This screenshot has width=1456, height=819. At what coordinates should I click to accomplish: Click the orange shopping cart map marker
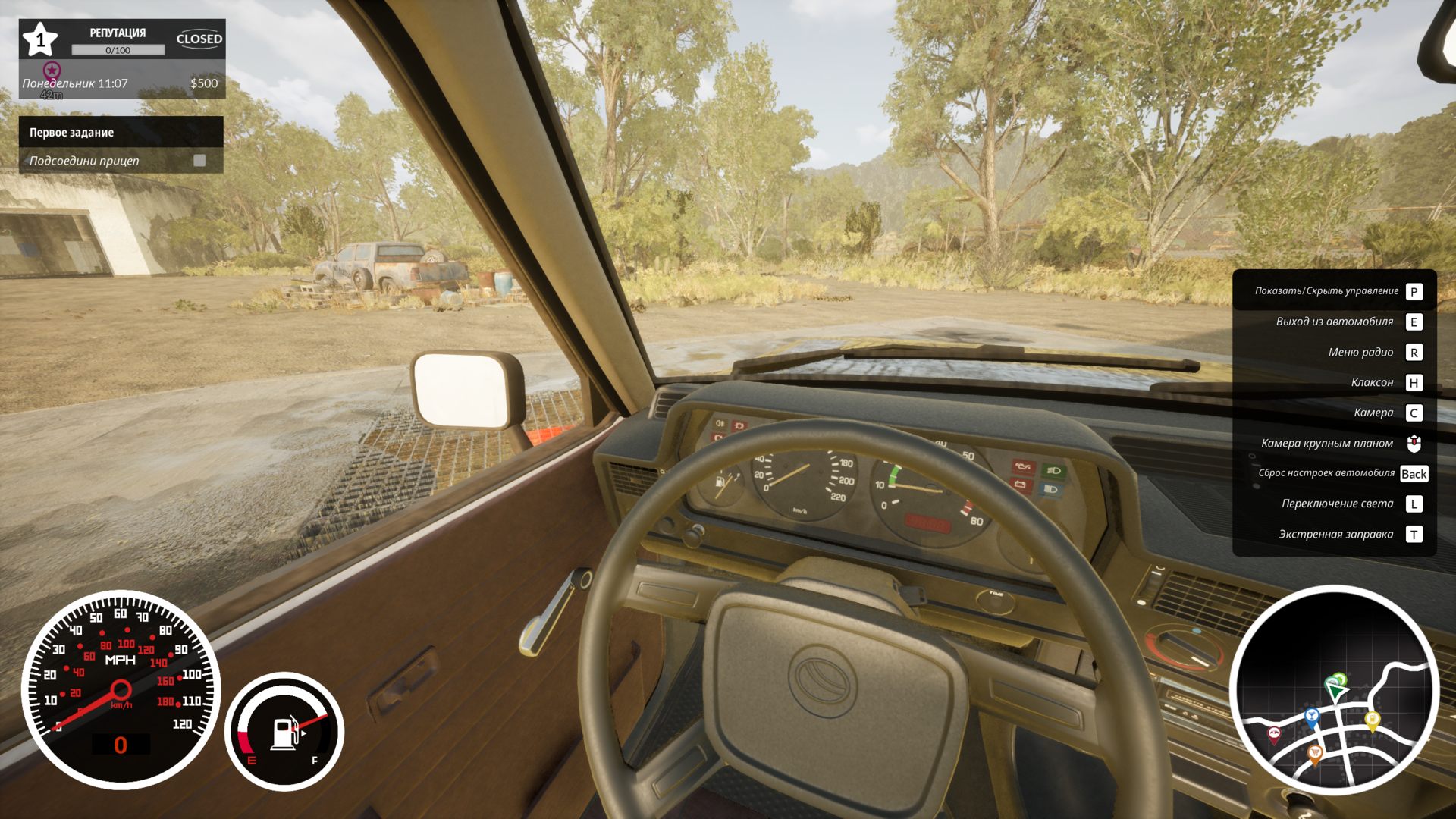tap(1316, 752)
